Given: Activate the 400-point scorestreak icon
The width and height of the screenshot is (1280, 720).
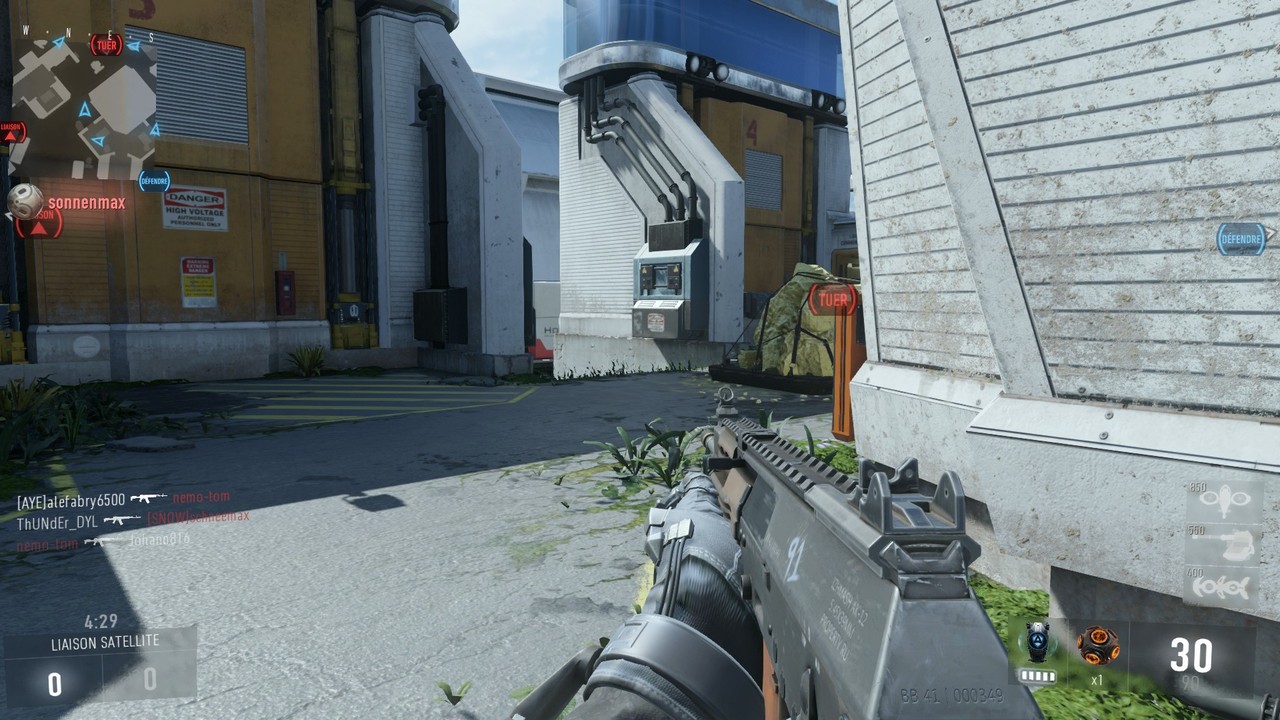Looking at the screenshot, I should point(1223,586).
